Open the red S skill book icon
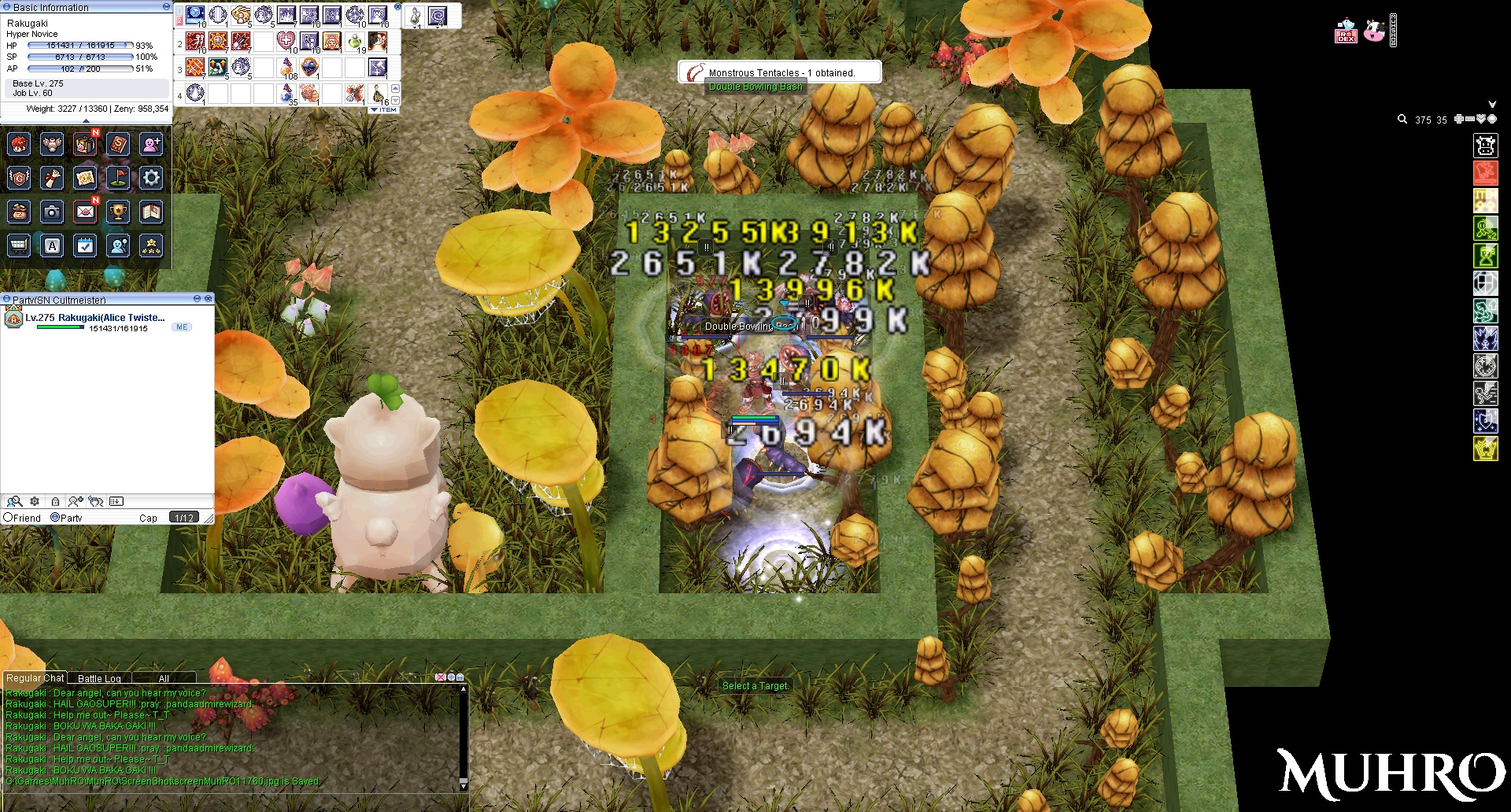Viewport: 1511px width, 812px height. click(x=118, y=144)
